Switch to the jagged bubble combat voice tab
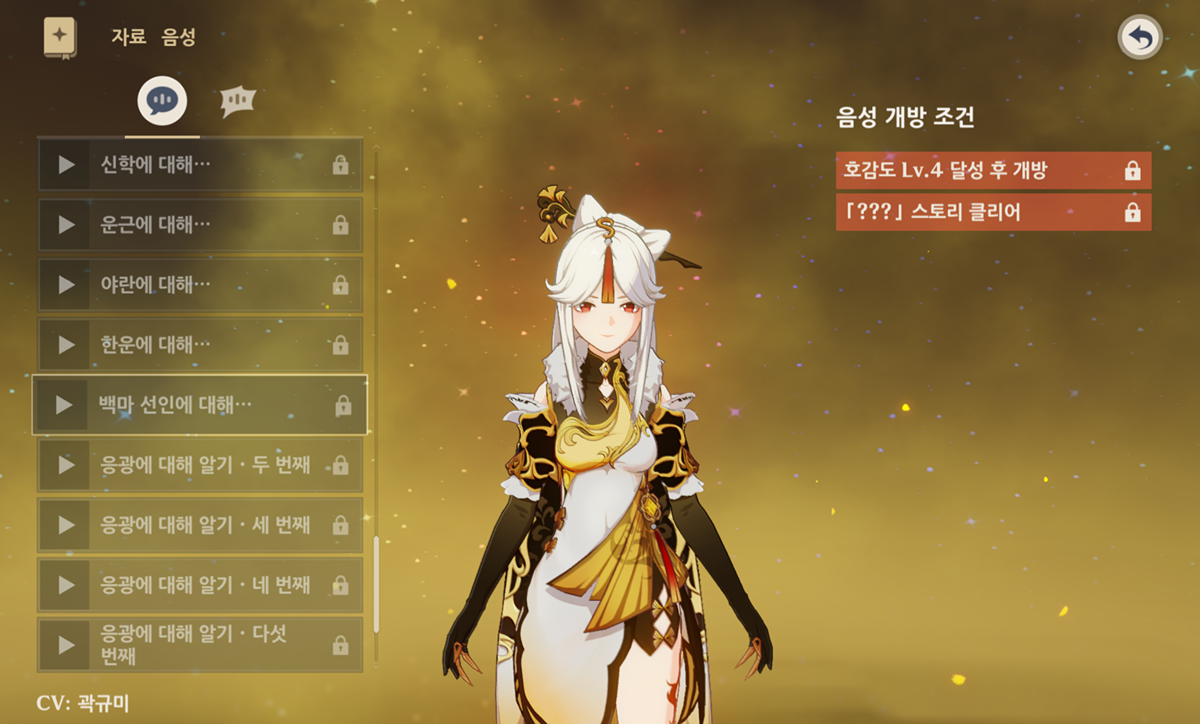Screen dimensions: 1200x724 click(238, 100)
